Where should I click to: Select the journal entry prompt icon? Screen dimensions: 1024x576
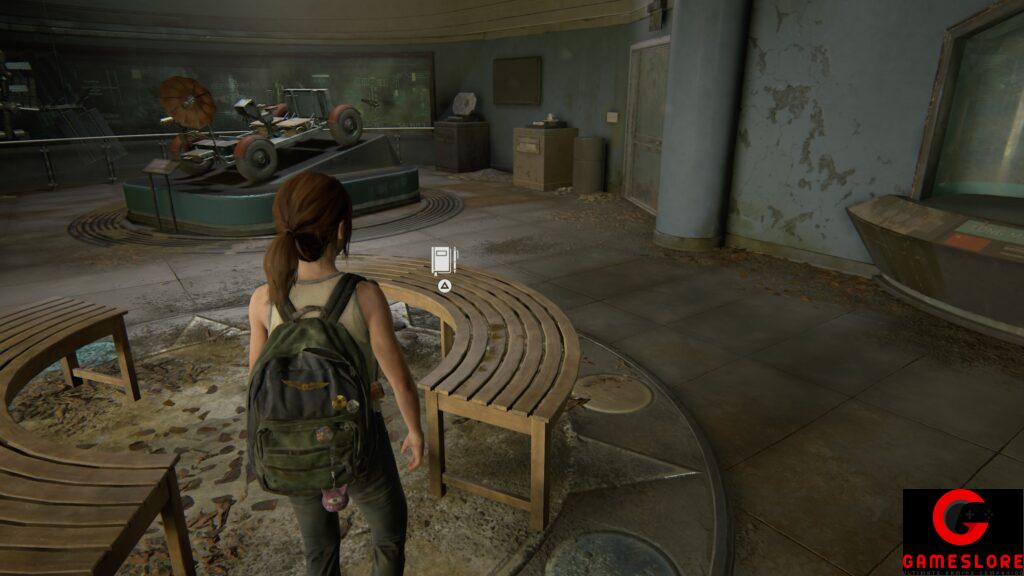(x=443, y=261)
